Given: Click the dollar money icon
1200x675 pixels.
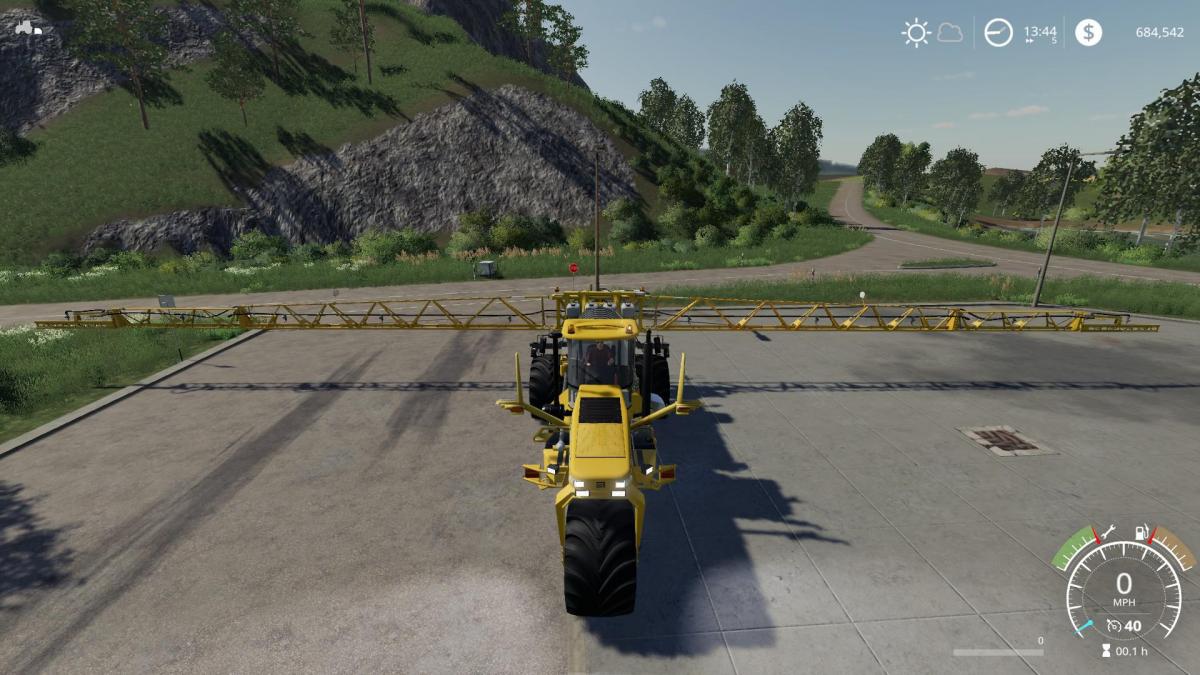Looking at the screenshot, I should (x=1088, y=33).
